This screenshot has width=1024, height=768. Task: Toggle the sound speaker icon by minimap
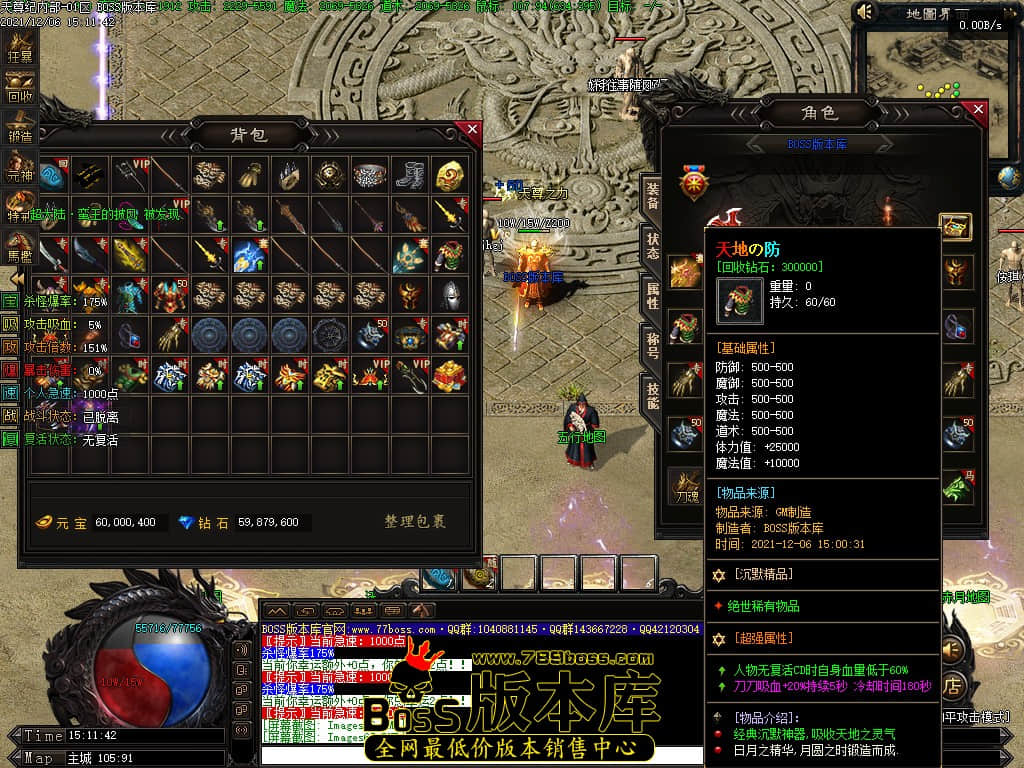[865, 12]
